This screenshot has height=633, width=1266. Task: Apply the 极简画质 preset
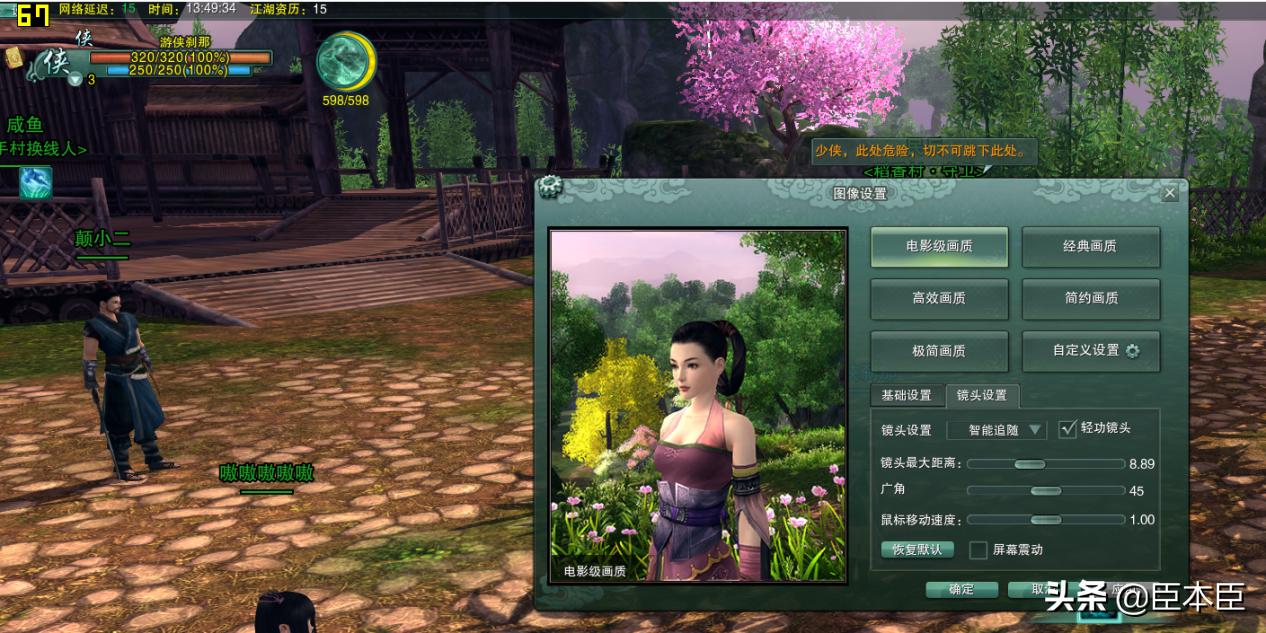pyautogui.click(x=939, y=351)
